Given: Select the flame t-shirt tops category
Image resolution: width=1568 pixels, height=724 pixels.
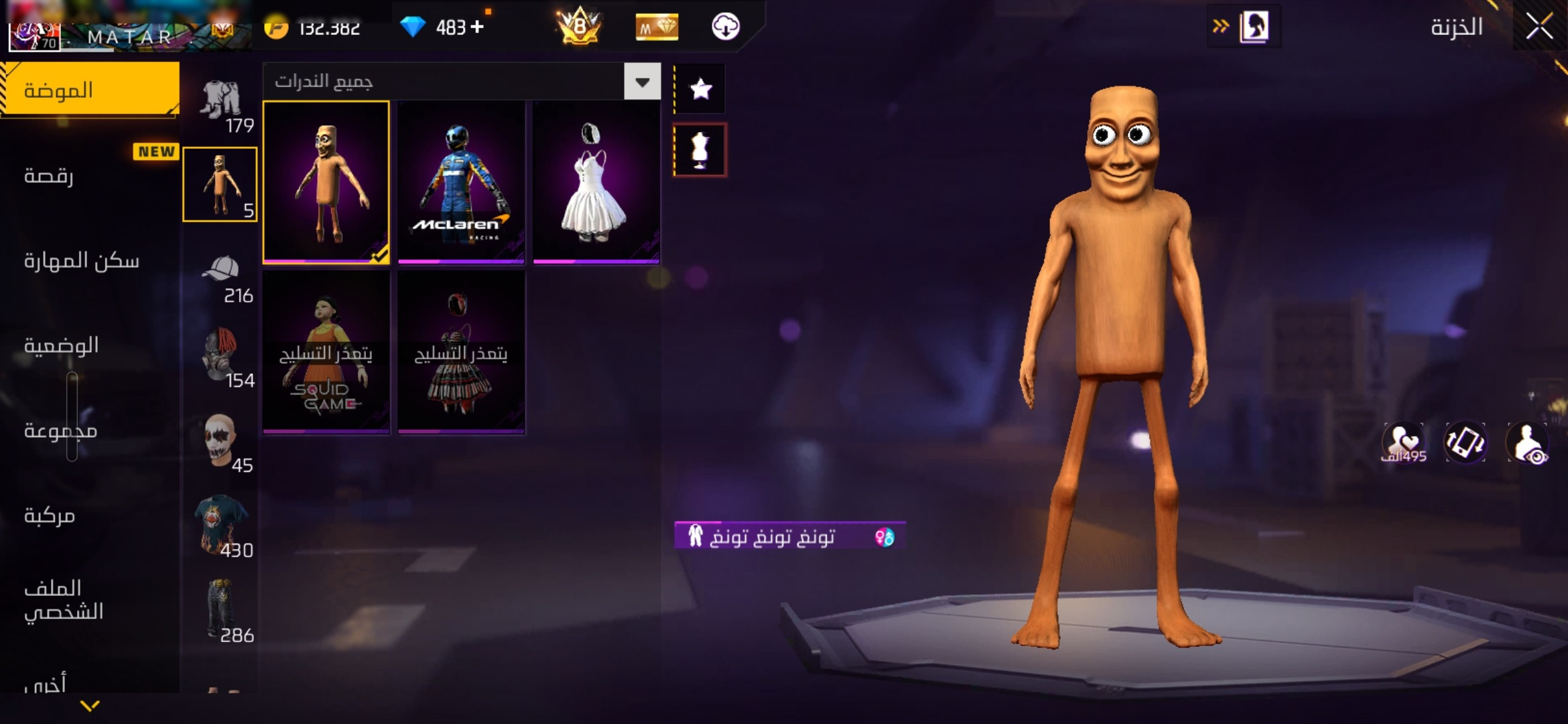Looking at the screenshot, I should click(x=221, y=525).
